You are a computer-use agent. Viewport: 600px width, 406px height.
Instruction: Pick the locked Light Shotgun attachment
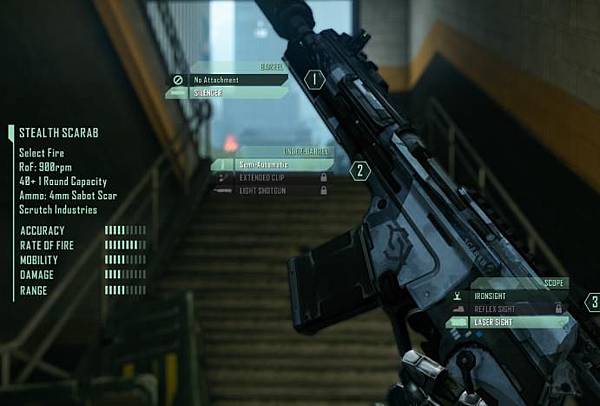coord(270,190)
